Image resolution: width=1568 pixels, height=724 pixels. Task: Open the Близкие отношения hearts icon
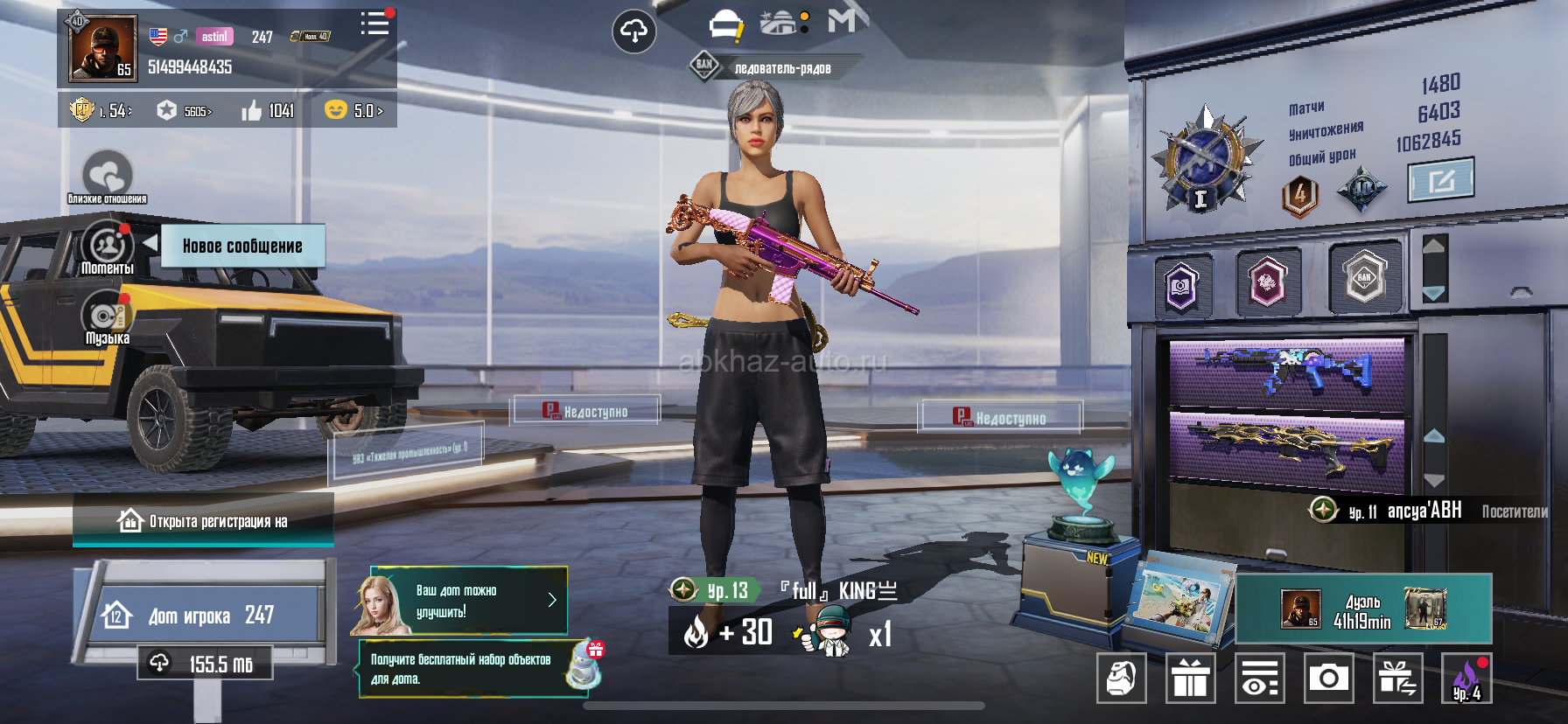pos(108,174)
